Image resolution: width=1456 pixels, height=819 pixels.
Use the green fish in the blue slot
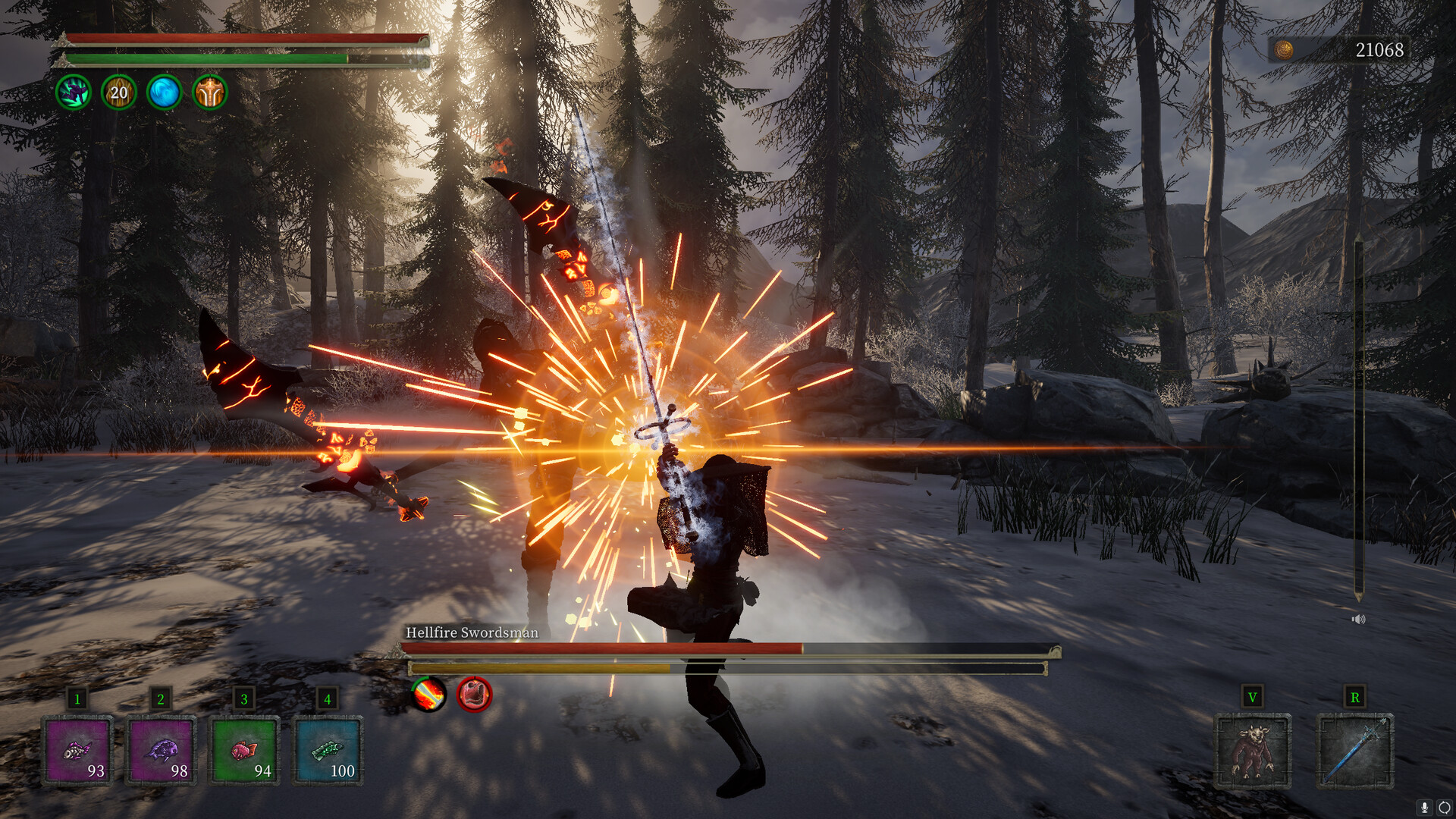tap(328, 751)
